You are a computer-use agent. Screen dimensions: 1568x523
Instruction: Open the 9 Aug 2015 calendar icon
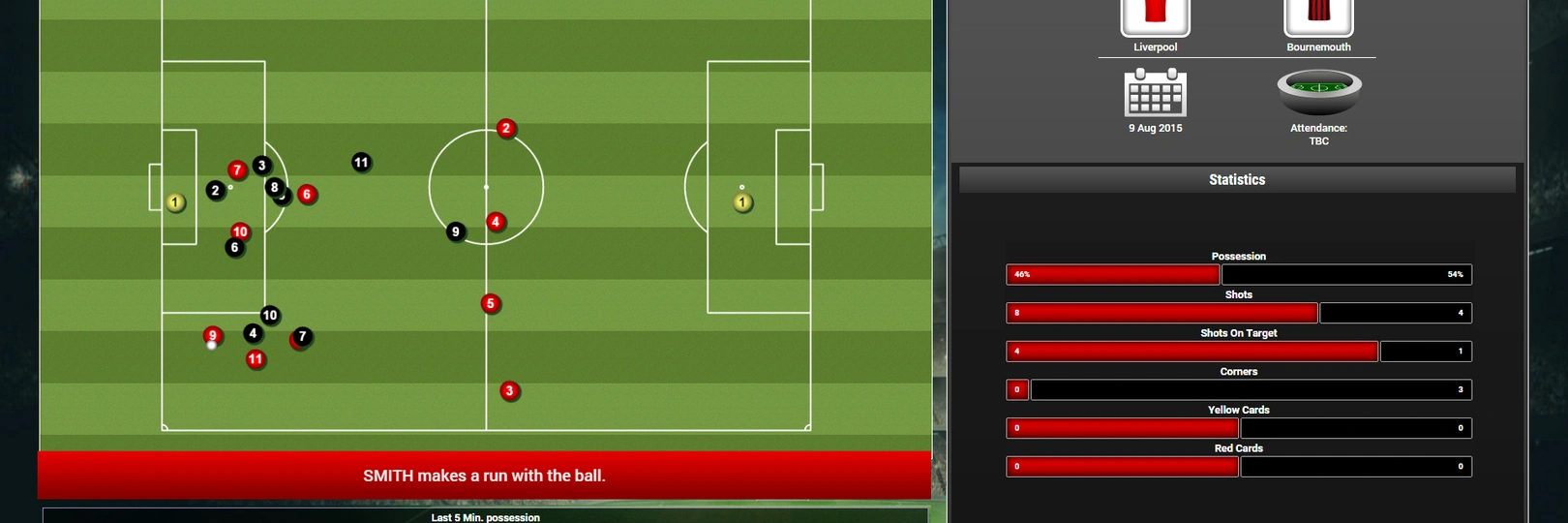pyautogui.click(x=1155, y=93)
